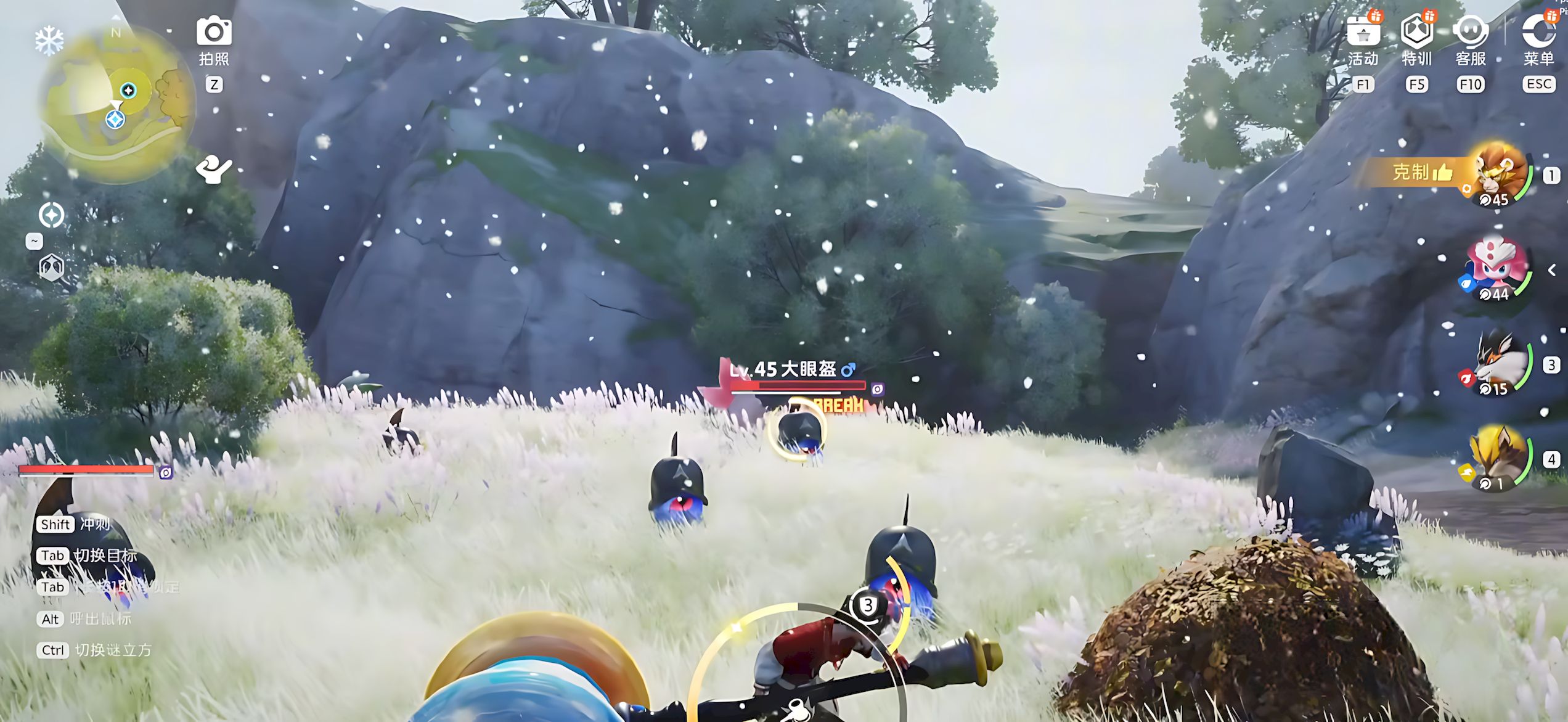Click the compass star icon below minimap
This screenshot has width=1568, height=722.
pyautogui.click(x=51, y=215)
